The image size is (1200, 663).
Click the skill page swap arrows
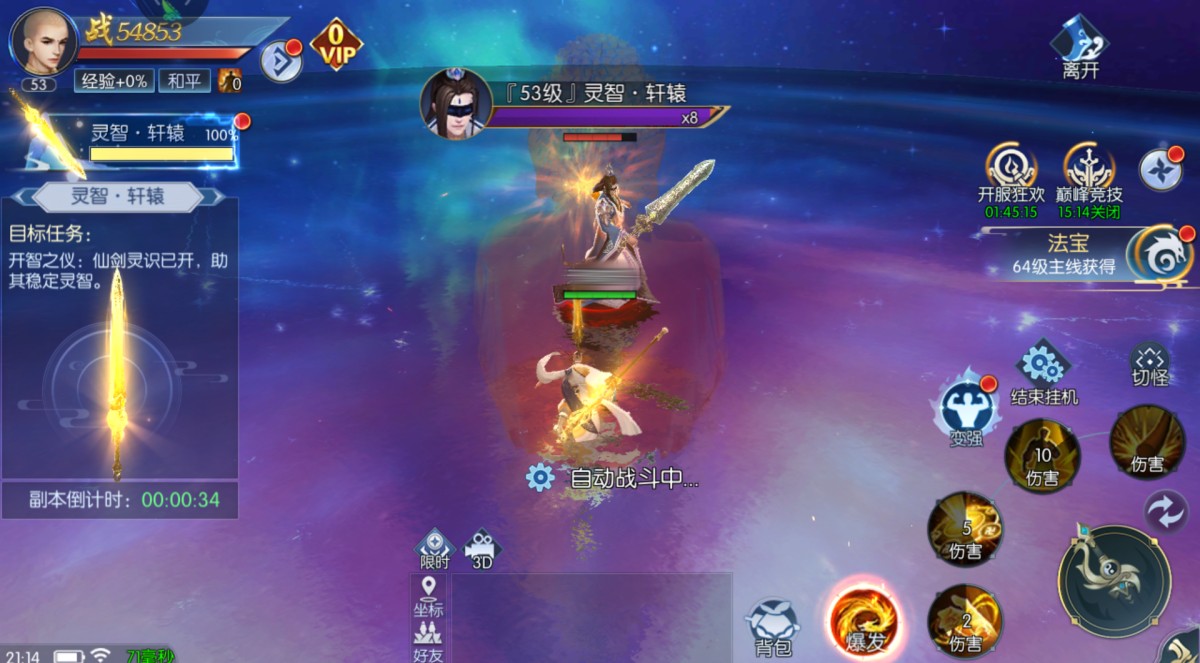[1165, 510]
